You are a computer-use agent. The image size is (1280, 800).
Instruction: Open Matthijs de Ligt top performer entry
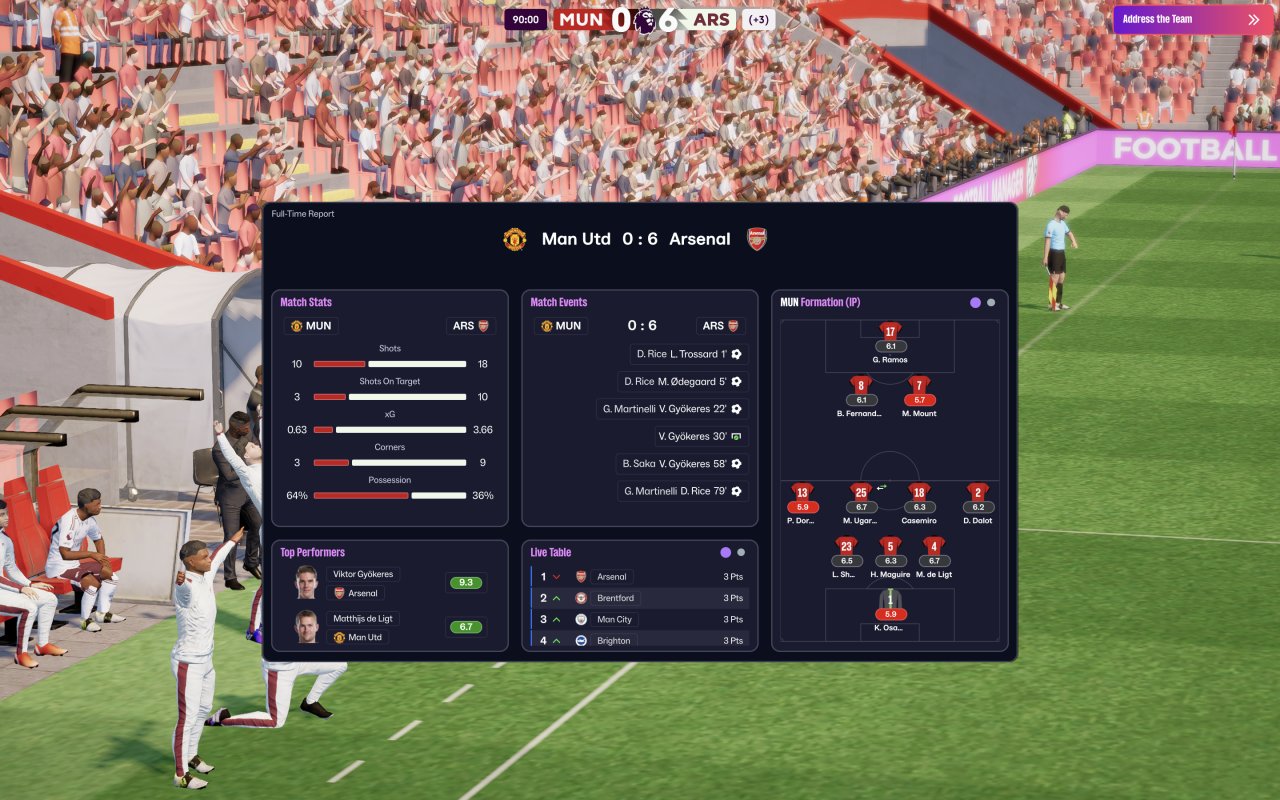363,618
